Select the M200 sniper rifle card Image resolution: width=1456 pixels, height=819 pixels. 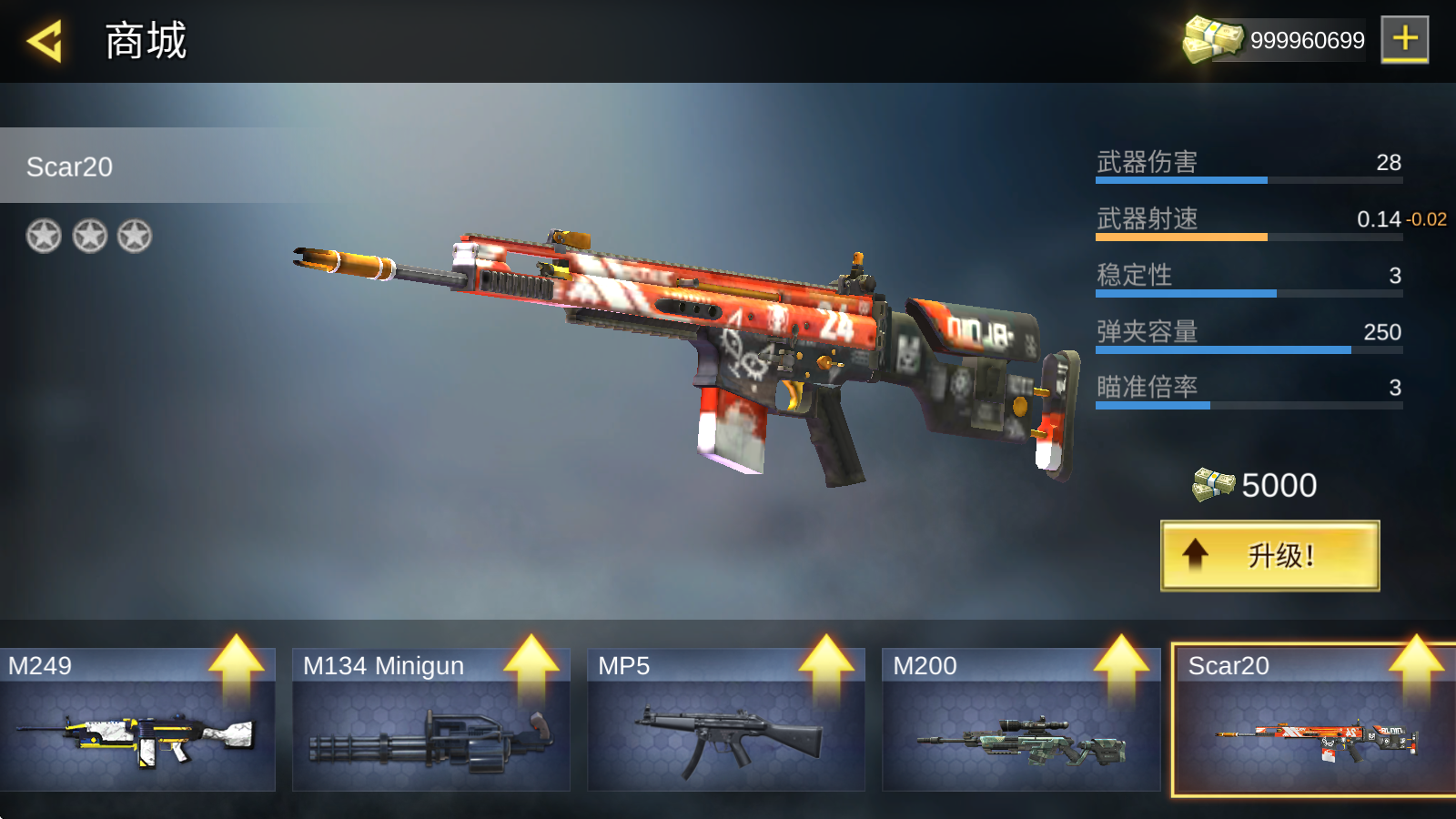pyautogui.click(x=1020, y=719)
